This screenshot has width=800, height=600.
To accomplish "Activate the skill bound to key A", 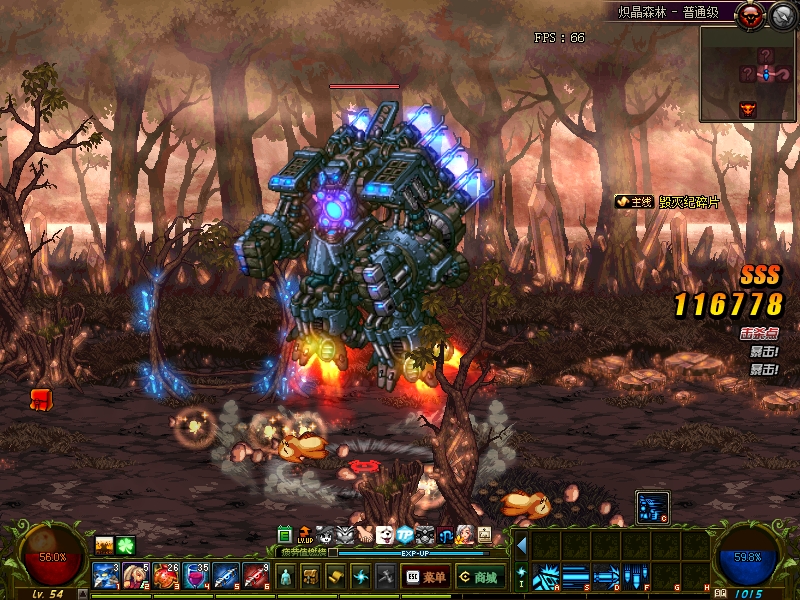I will [x=546, y=576].
